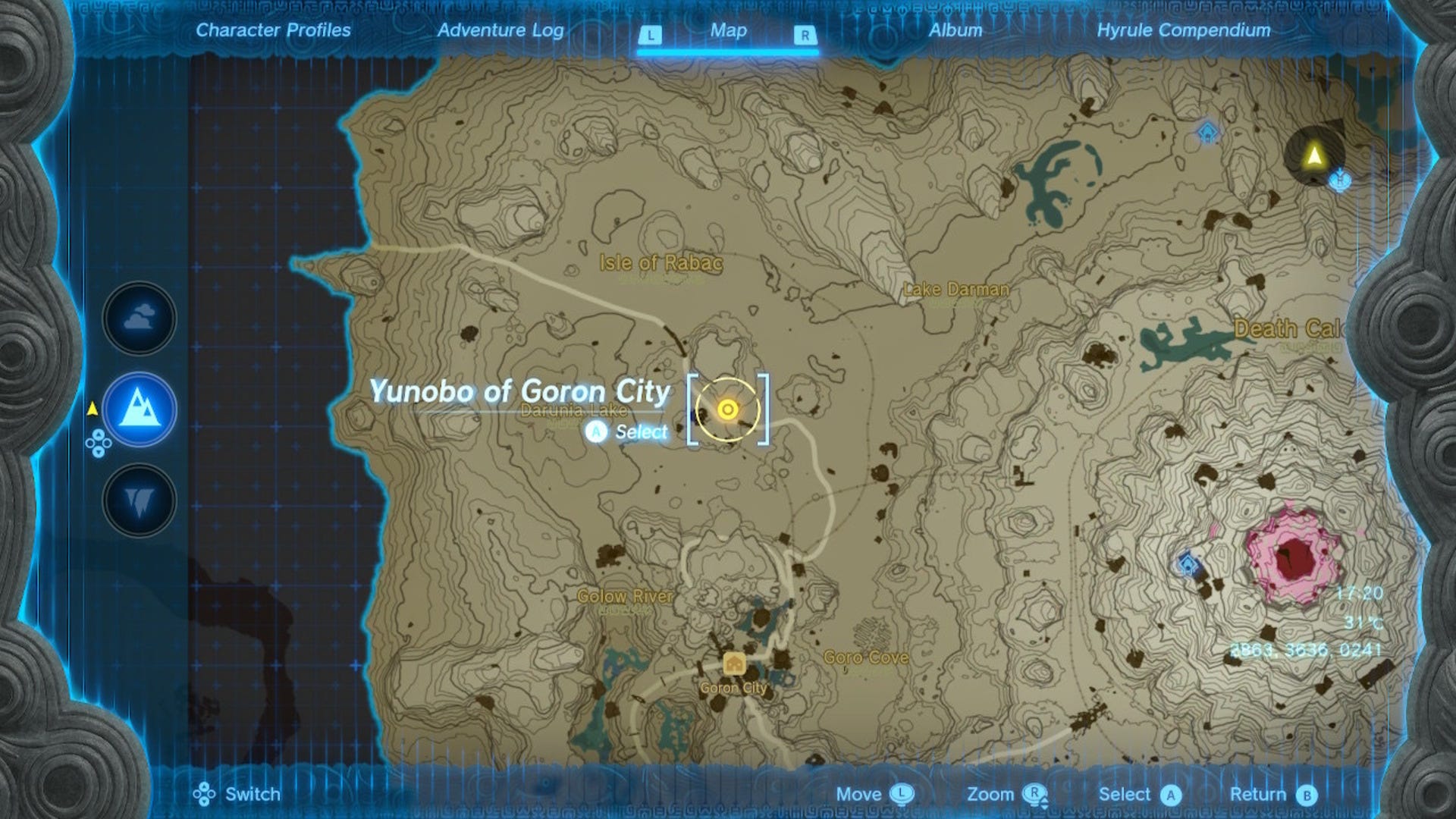Click the yellow layer indicator arrow beside mountain icon
This screenshot has height=819, width=1456.
(91, 408)
